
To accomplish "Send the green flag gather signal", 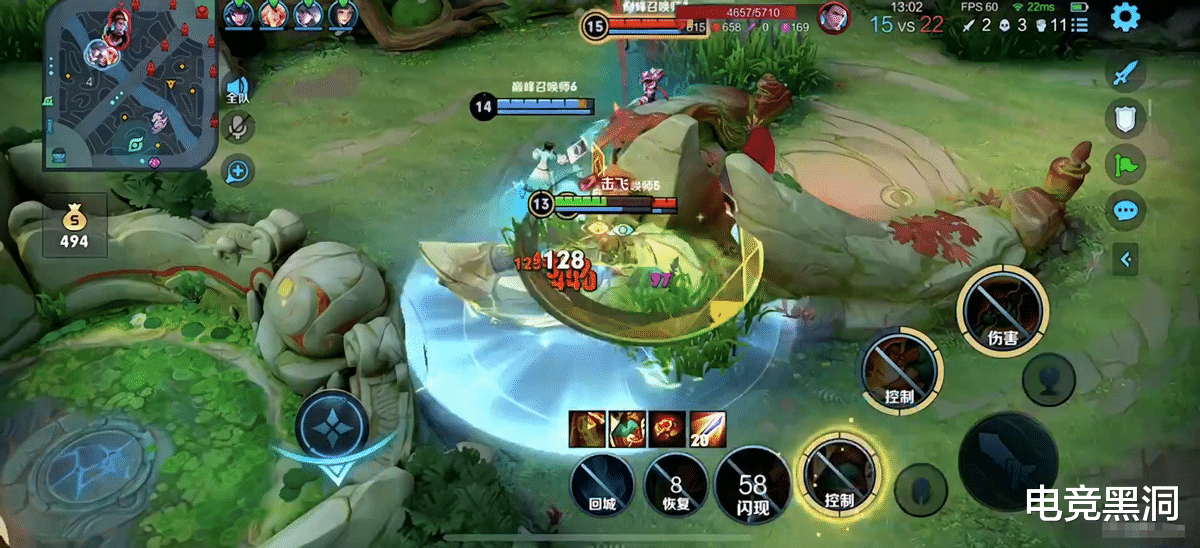I will [x=1126, y=164].
